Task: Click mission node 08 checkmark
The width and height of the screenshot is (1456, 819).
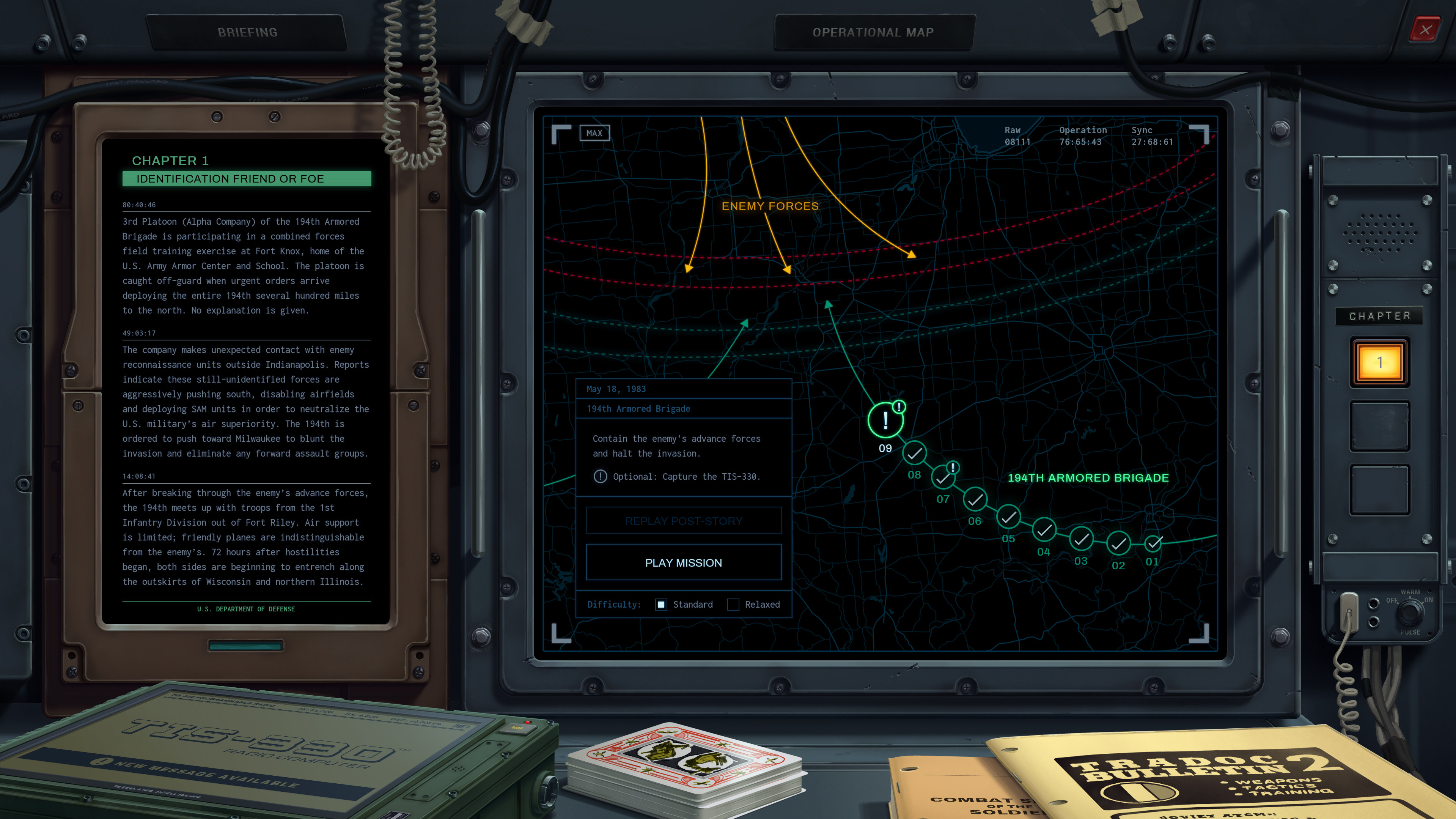Action: 914,454
